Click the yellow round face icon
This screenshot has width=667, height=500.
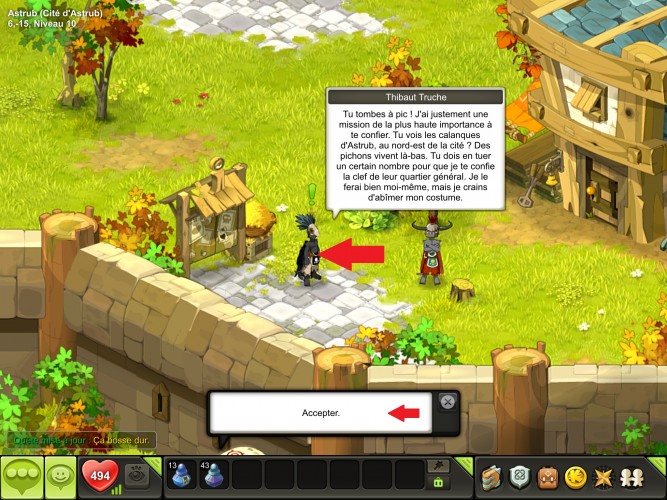tap(575, 476)
